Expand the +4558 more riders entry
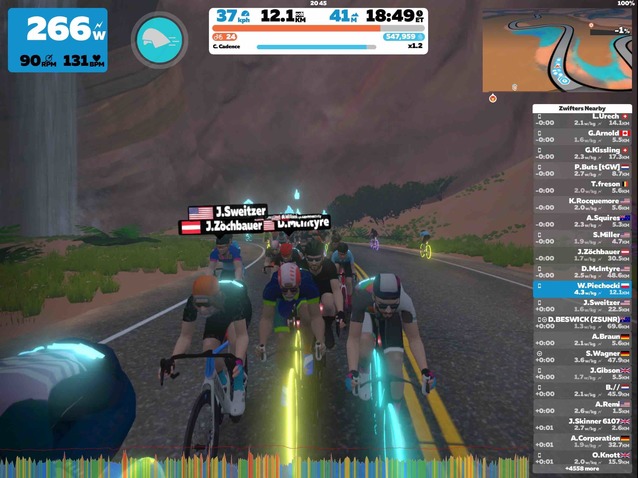Viewport: 638px width, 478px height. pos(583,469)
